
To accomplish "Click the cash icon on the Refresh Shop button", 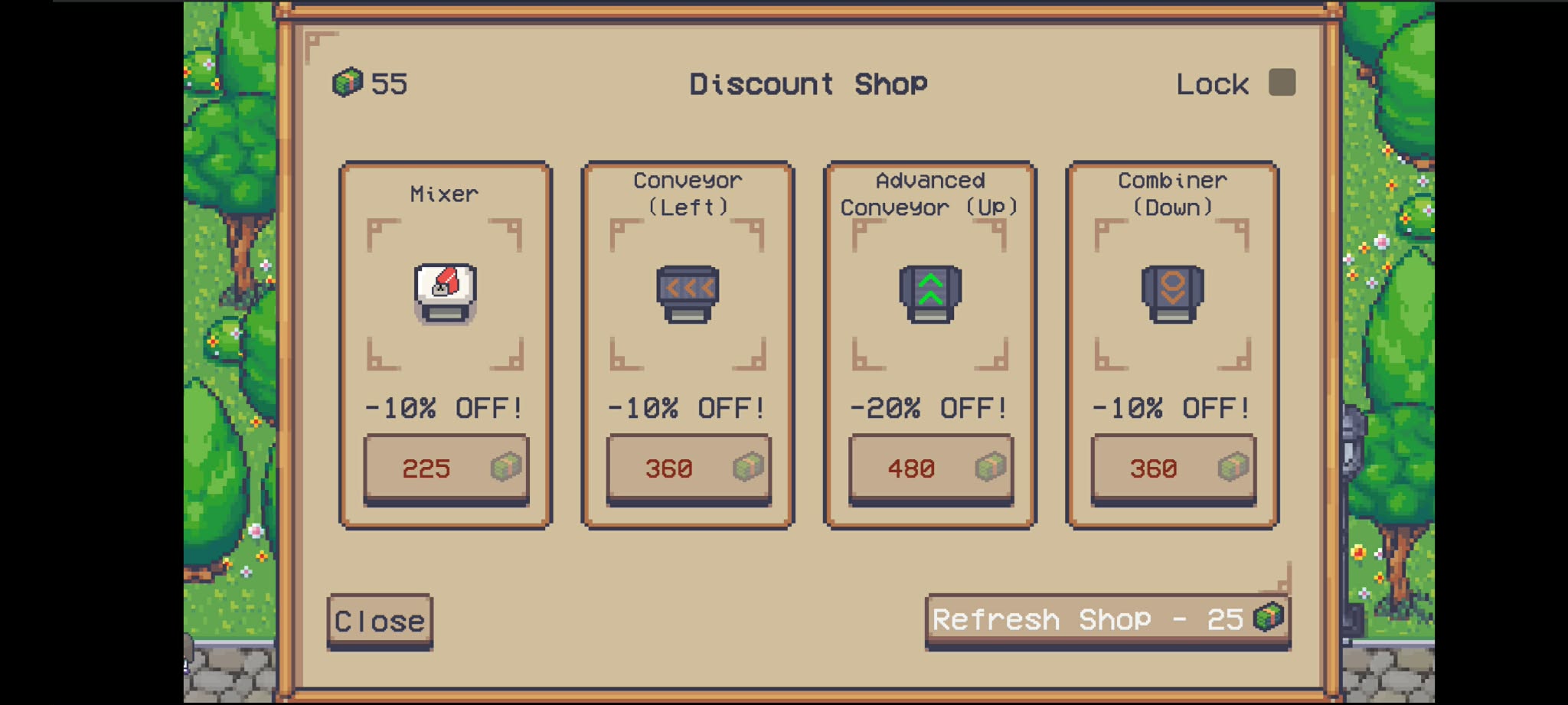I will tap(1269, 618).
